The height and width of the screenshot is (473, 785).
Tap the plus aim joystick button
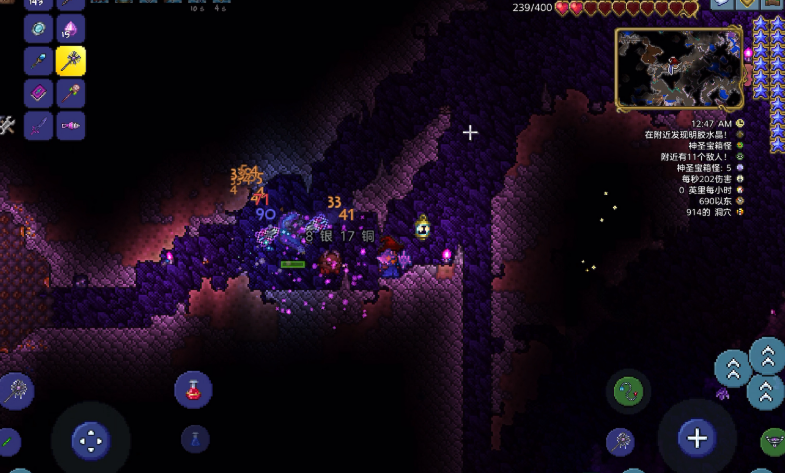pos(696,437)
